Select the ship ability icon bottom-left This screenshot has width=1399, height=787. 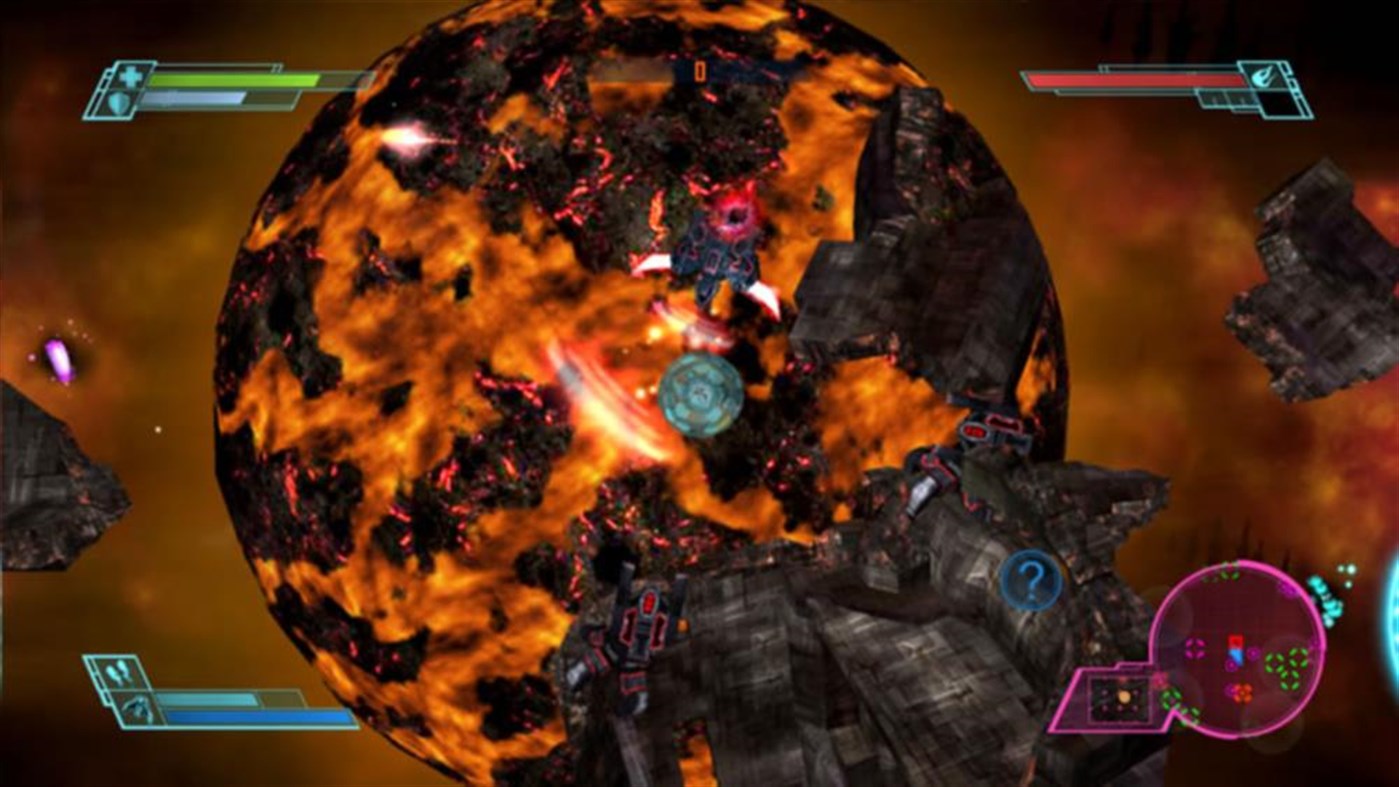[138, 708]
